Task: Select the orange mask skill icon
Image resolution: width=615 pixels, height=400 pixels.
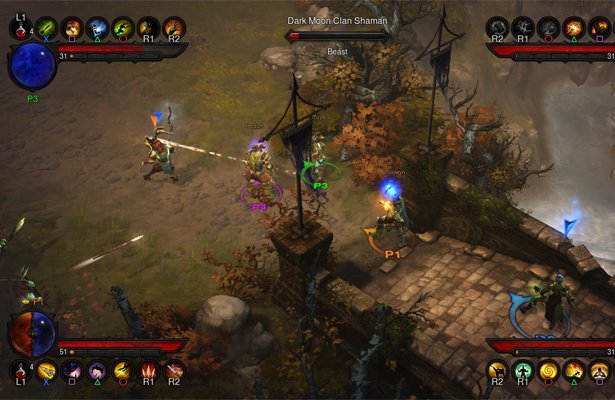Action: pos(72,28)
